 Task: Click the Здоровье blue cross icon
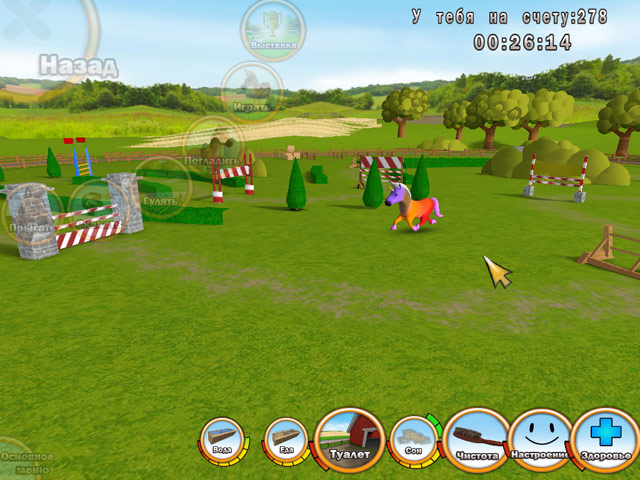tap(606, 440)
